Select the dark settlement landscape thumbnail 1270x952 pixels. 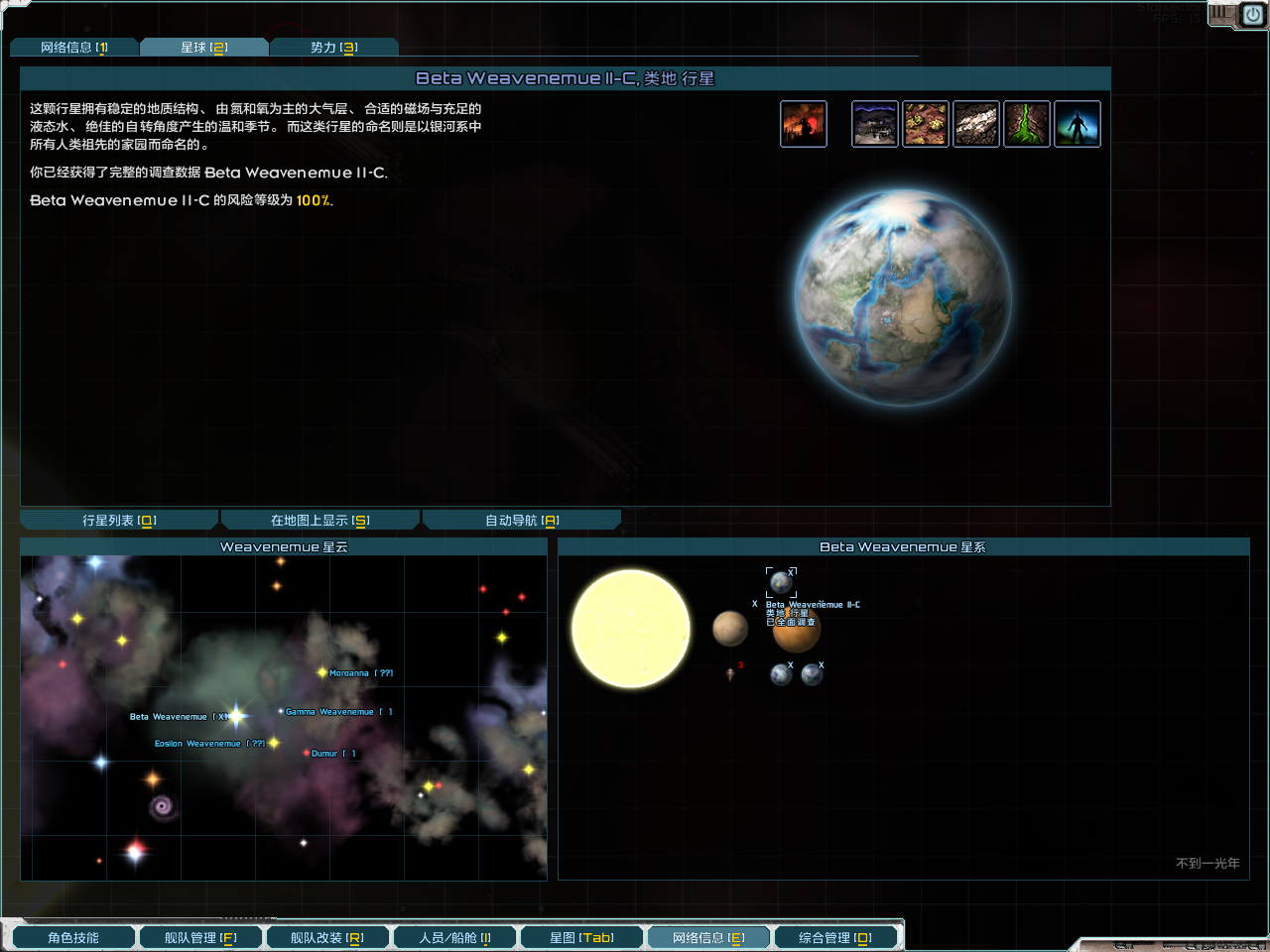(874, 123)
